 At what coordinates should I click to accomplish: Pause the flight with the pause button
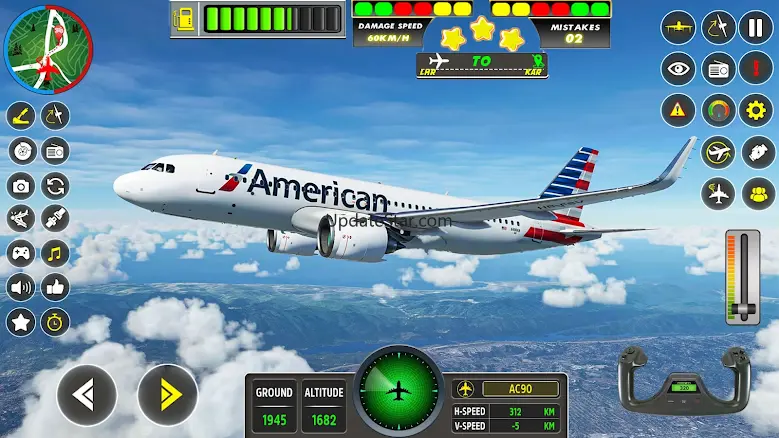[x=757, y=27]
